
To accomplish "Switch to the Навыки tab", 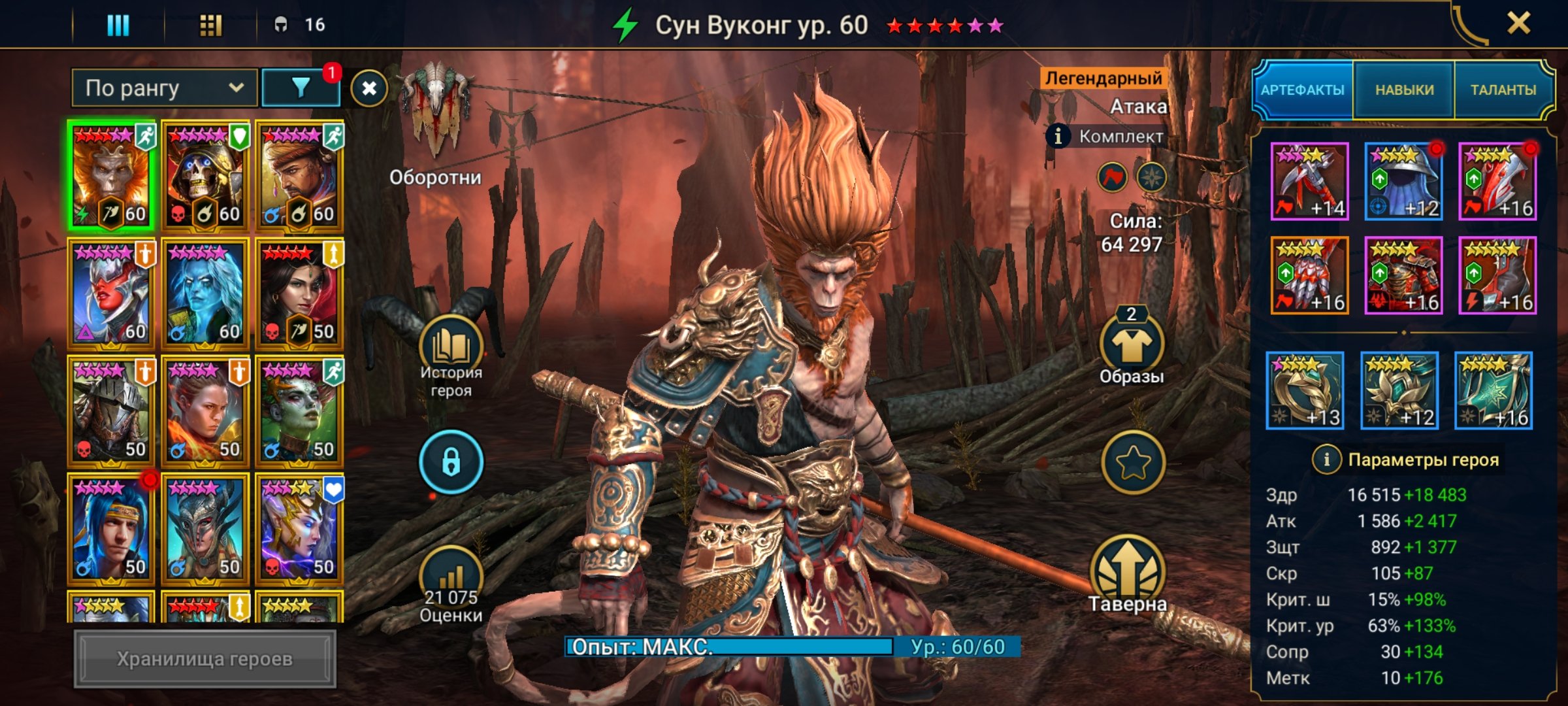I will click(x=1404, y=90).
